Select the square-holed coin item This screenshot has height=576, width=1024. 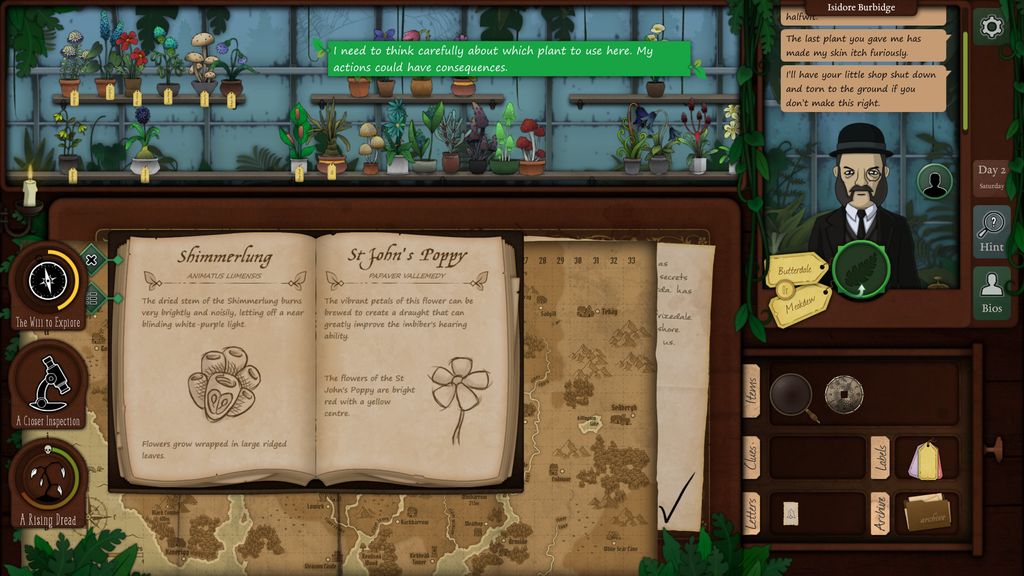coord(843,394)
